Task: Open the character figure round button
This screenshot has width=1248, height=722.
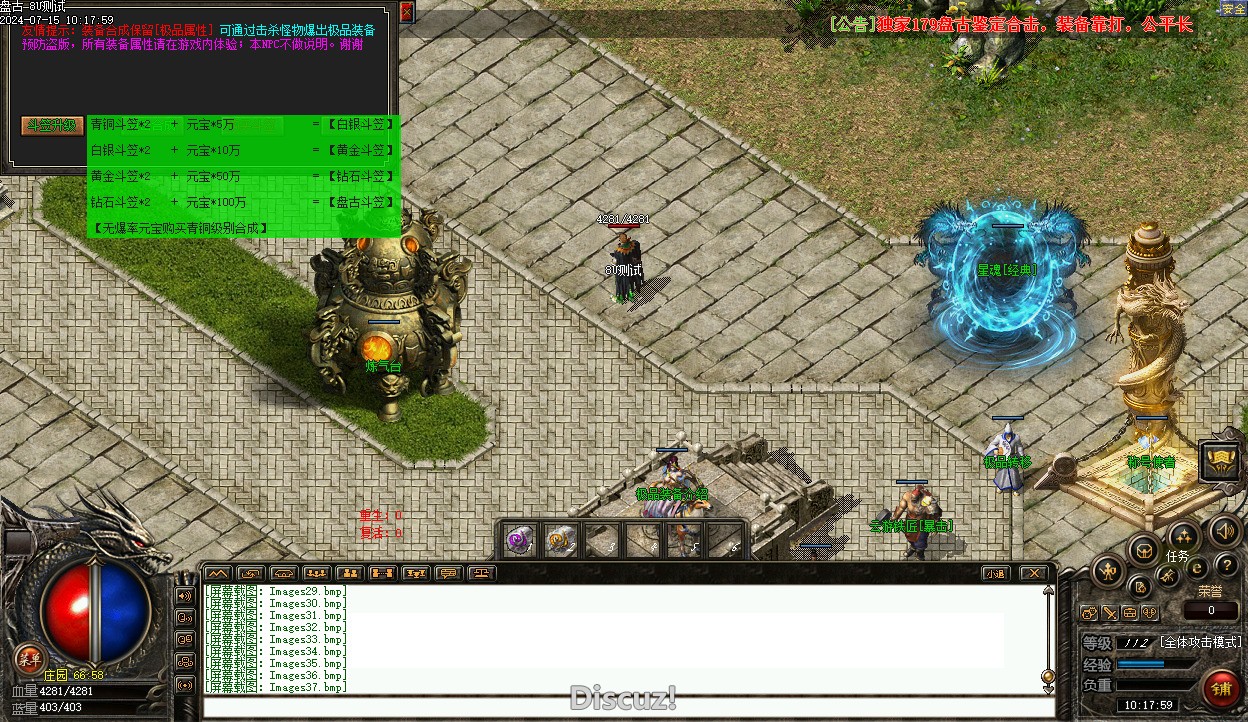Action: pyautogui.click(x=1109, y=571)
